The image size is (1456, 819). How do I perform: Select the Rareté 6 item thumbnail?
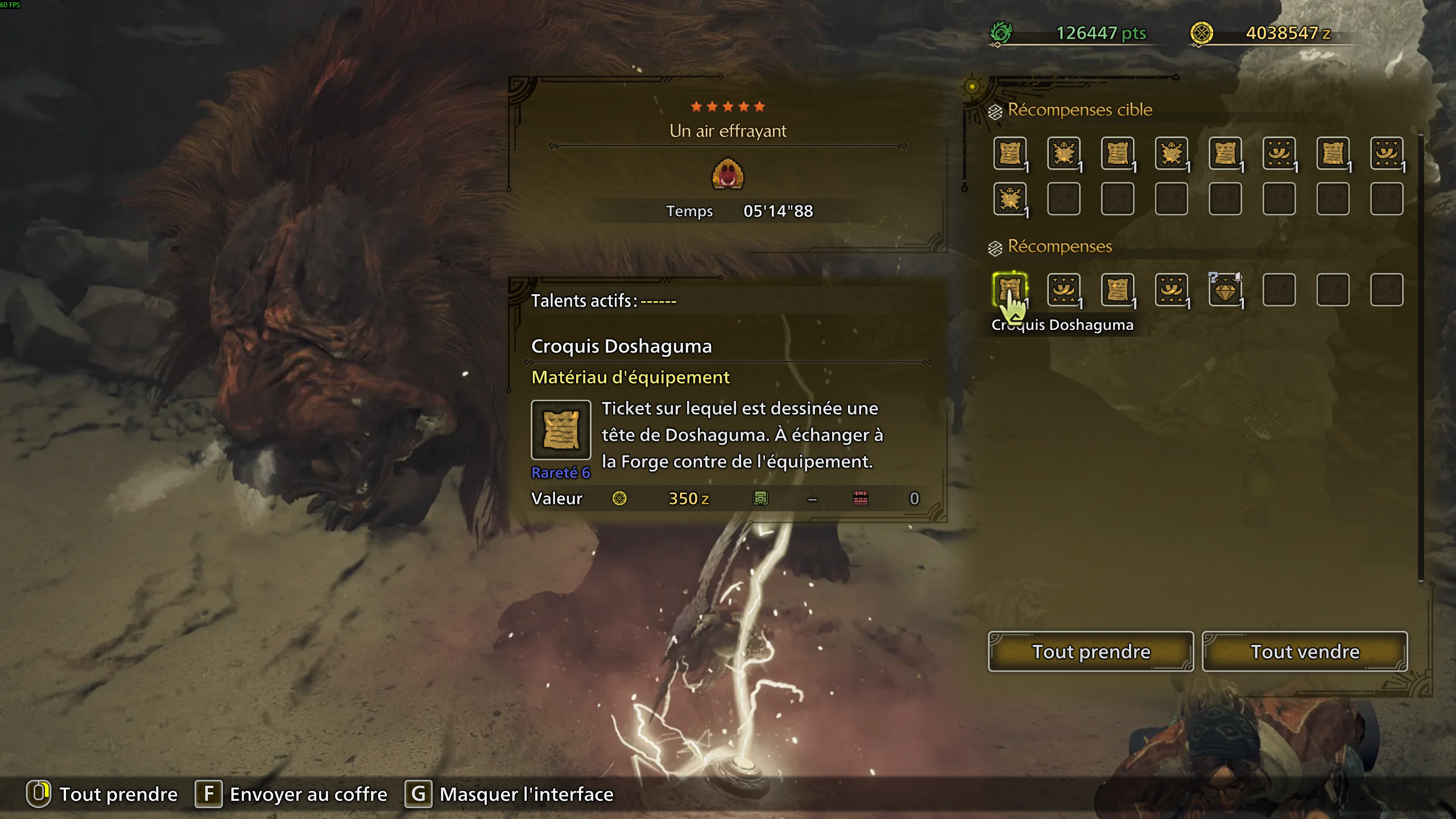point(560,431)
